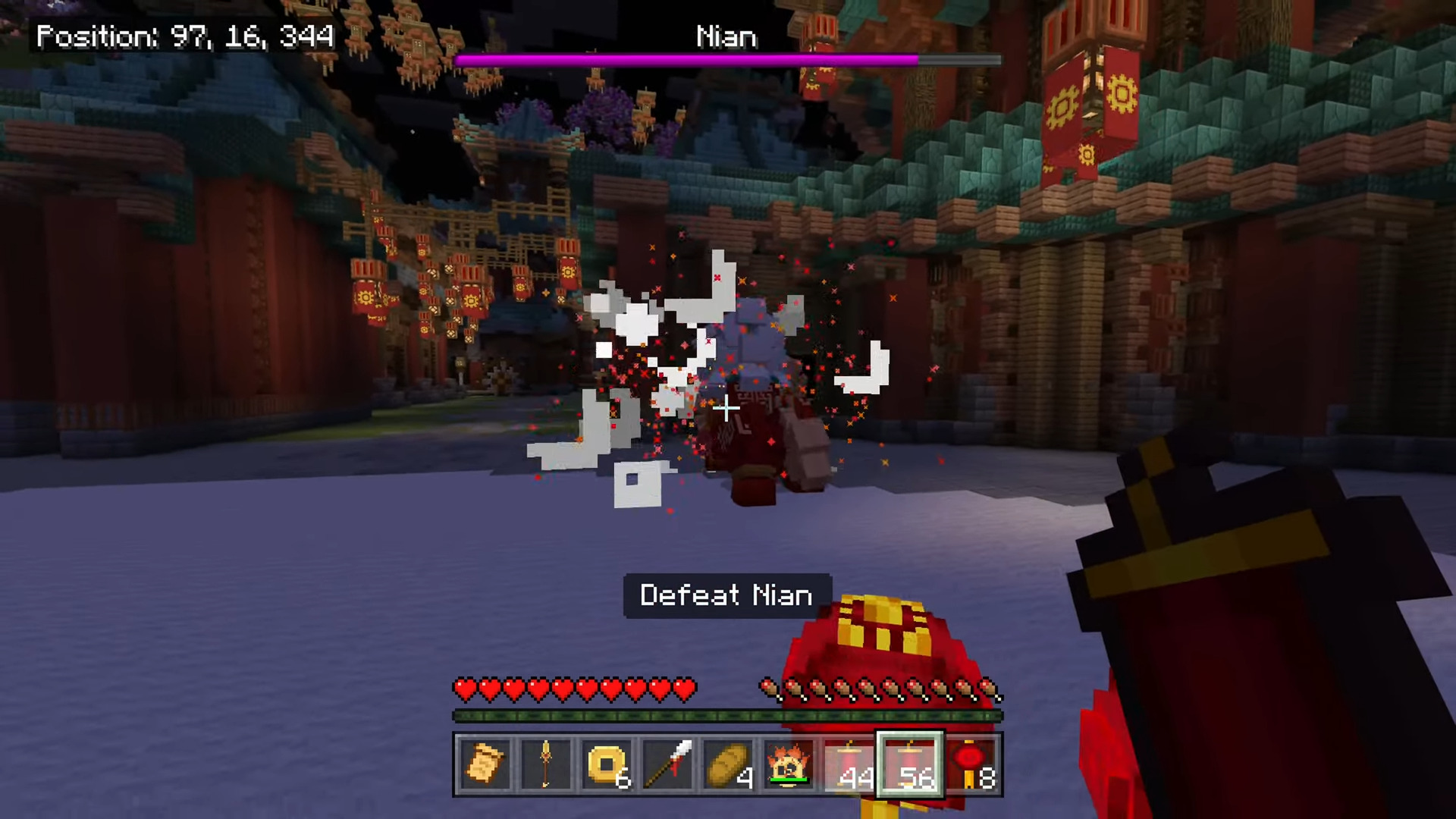1456x819 pixels.
Task: Switch to the firecracker stack of 44
Action: [849, 764]
